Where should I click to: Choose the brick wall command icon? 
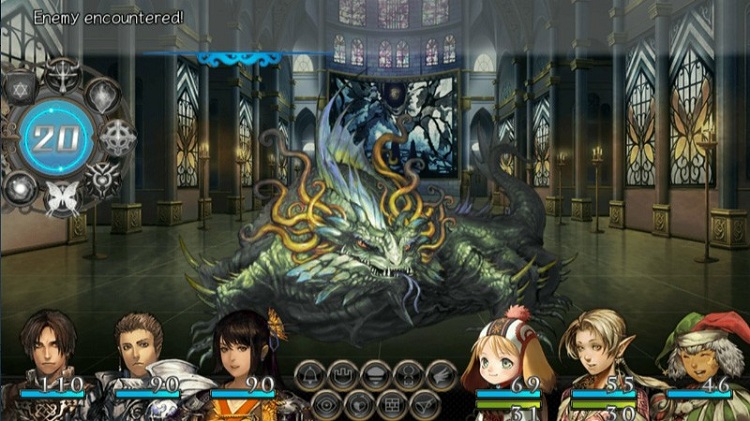(391, 403)
